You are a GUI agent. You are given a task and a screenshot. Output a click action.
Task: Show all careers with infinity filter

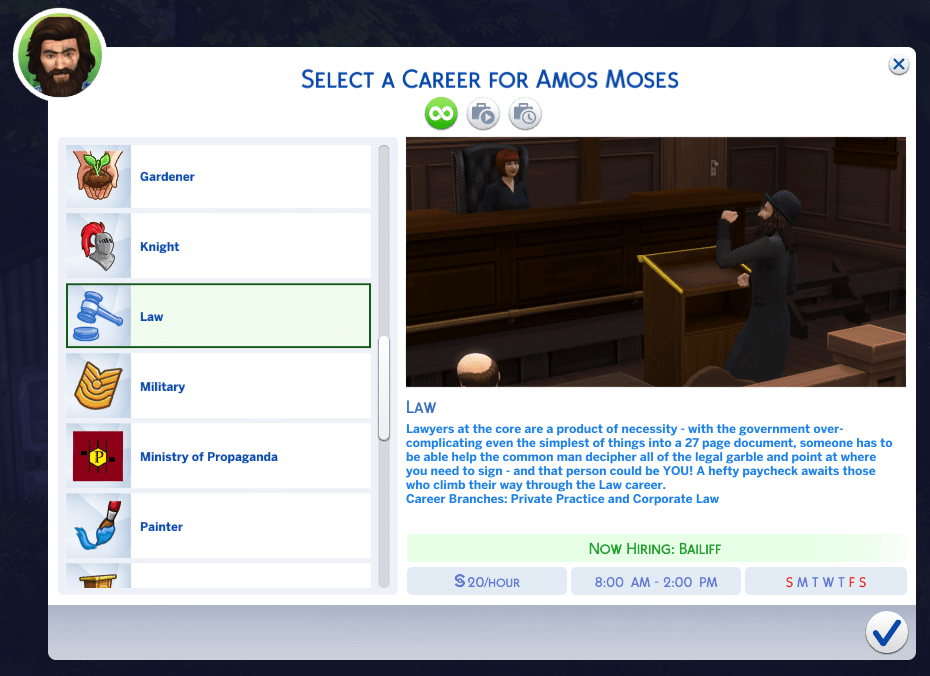pos(441,114)
